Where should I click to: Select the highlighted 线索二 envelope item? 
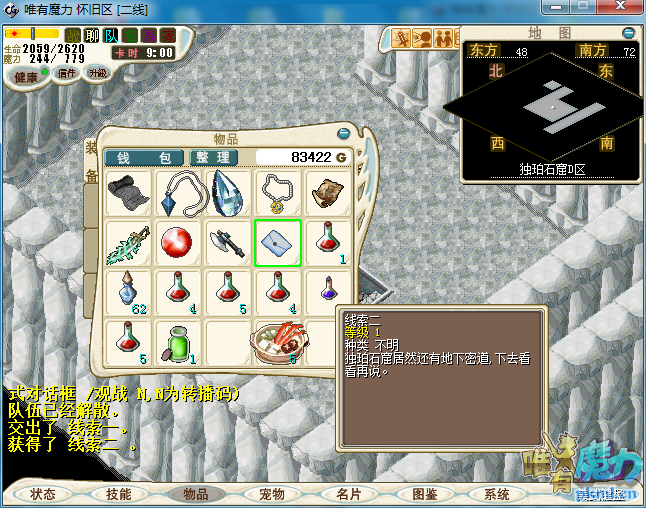(x=278, y=242)
